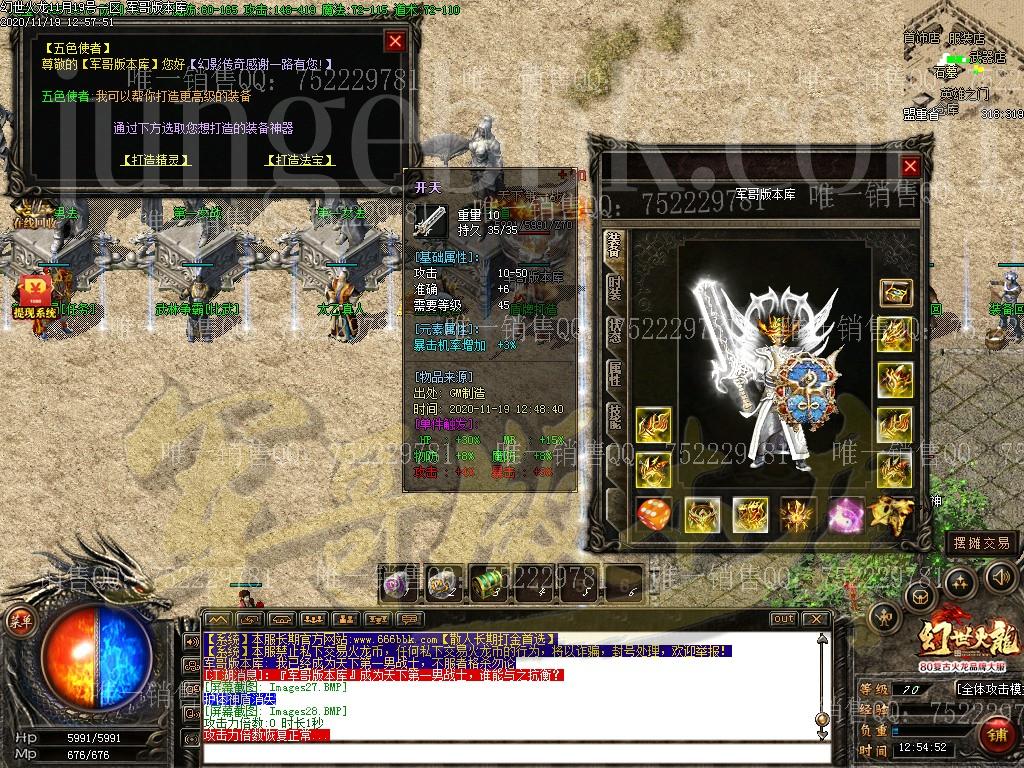Choose the 打造法宝 dialogue option
This screenshot has width=1024, height=768.
(x=300, y=160)
